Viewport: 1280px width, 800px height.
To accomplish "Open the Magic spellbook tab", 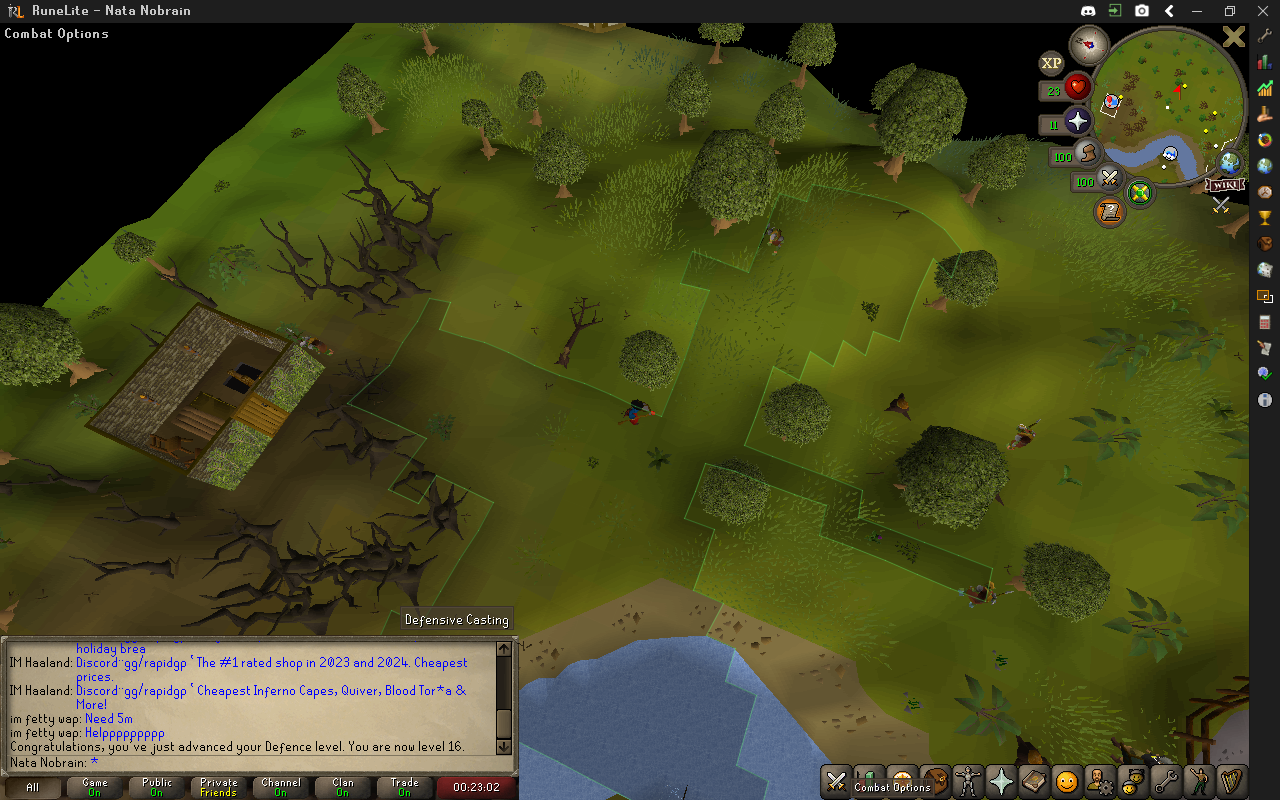I will (x=1035, y=781).
